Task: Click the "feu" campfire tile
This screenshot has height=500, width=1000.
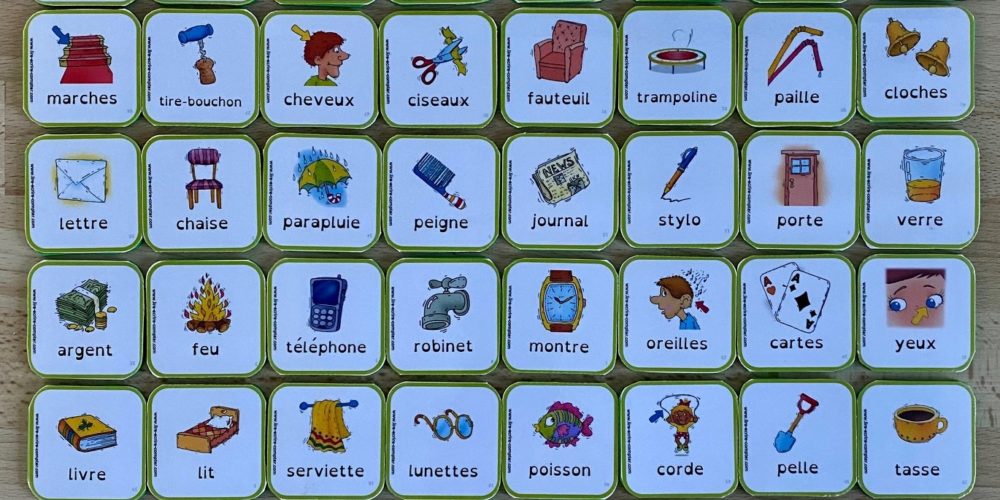Action: [206, 319]
